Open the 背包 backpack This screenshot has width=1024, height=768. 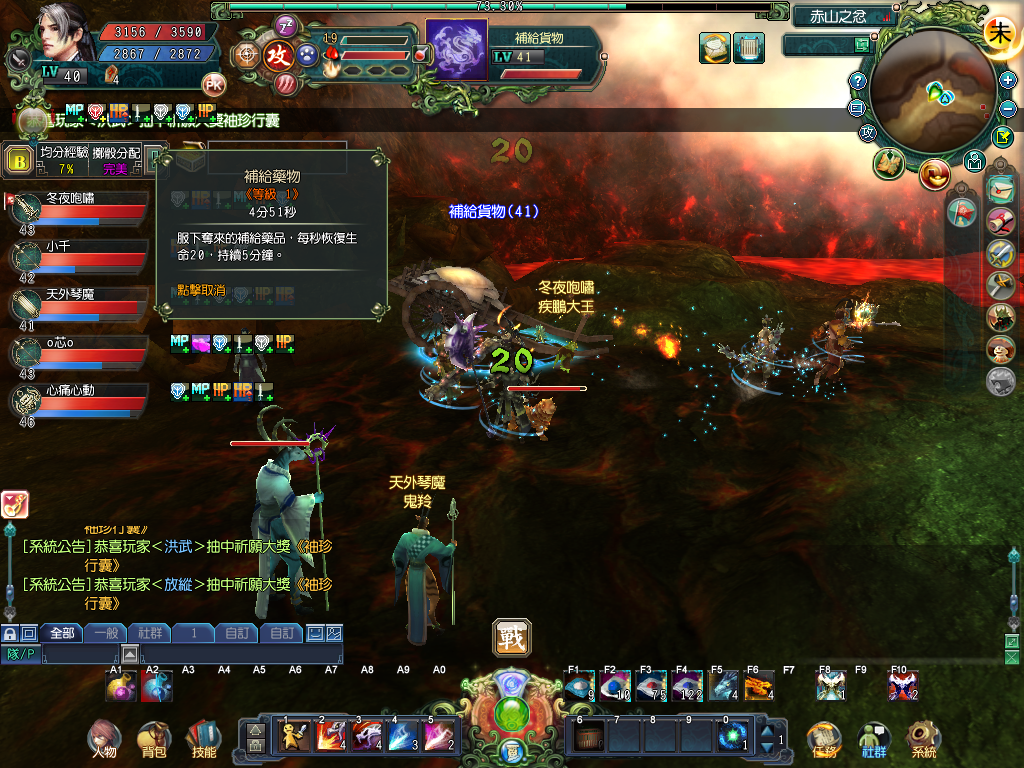[154, 738]
